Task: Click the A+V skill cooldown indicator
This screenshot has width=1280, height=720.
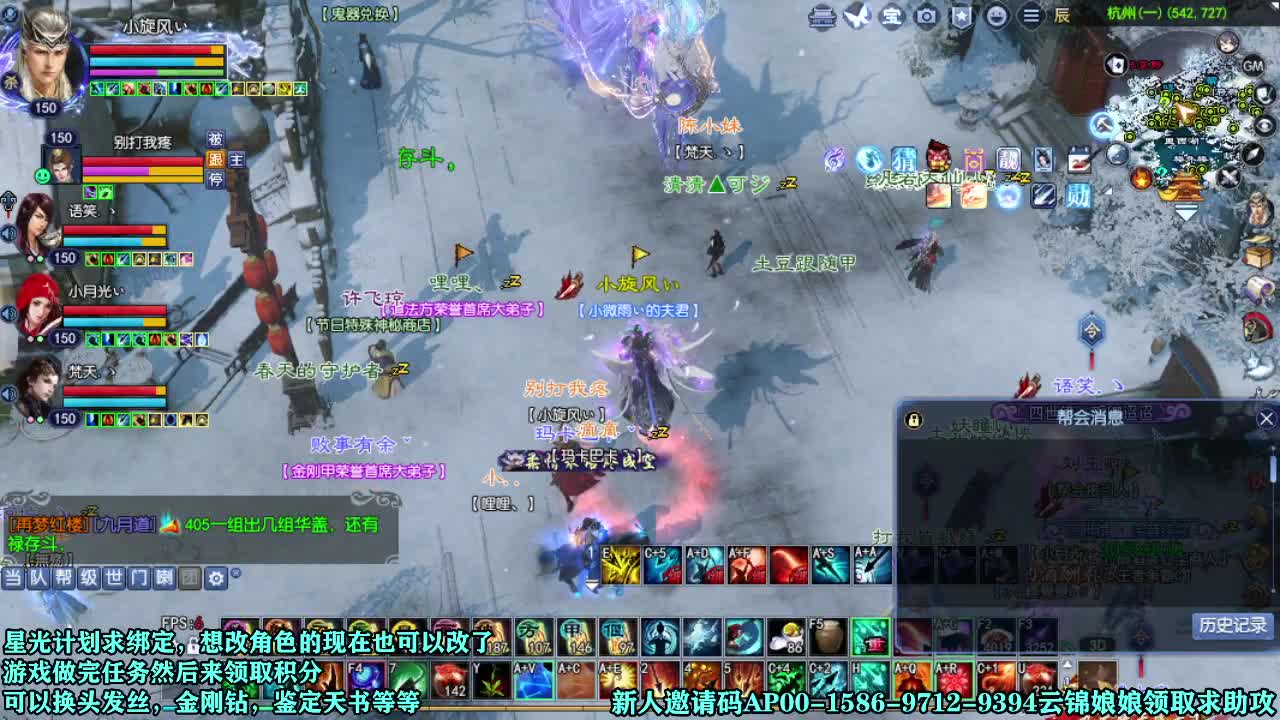Action: (532, 678)
